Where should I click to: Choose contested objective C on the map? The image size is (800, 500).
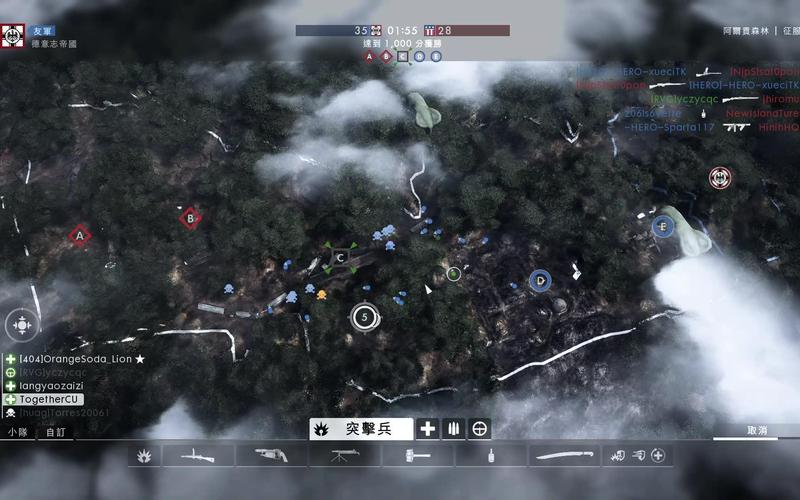[x=341, y=258]
